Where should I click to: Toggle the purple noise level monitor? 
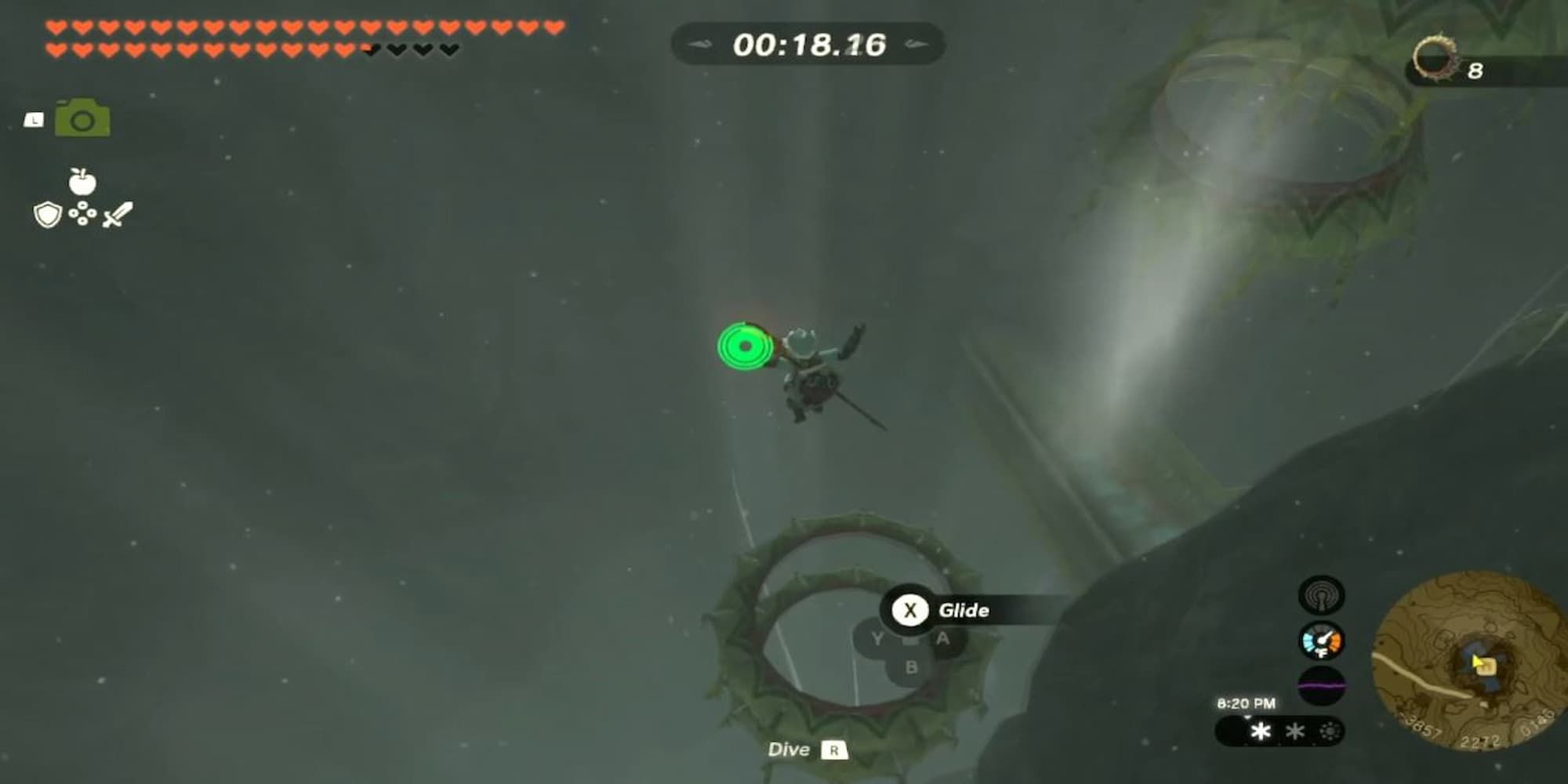point(1321,685)
